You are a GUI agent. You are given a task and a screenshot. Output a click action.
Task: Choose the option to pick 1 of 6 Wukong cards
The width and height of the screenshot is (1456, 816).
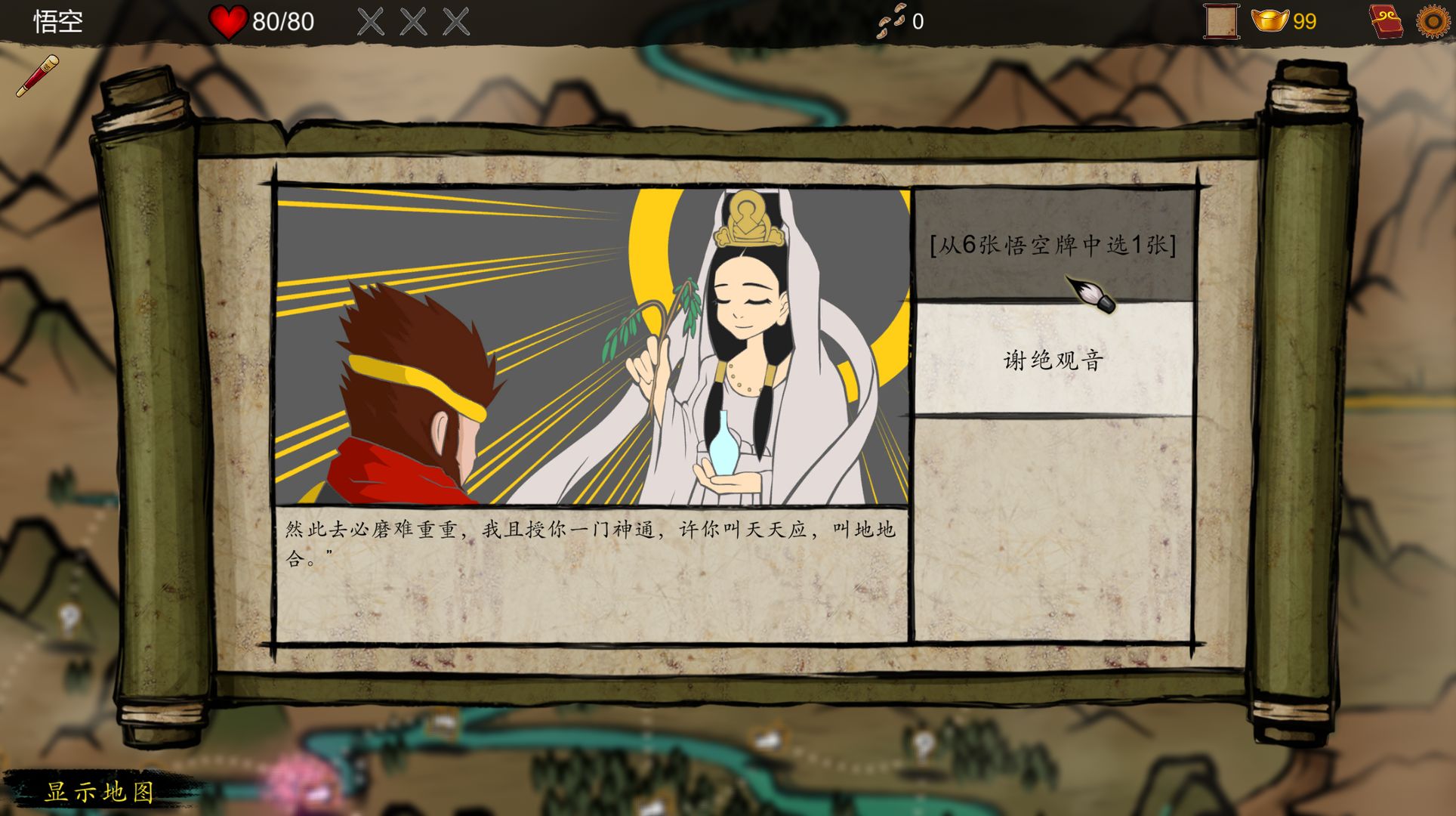click(1053, 245)
